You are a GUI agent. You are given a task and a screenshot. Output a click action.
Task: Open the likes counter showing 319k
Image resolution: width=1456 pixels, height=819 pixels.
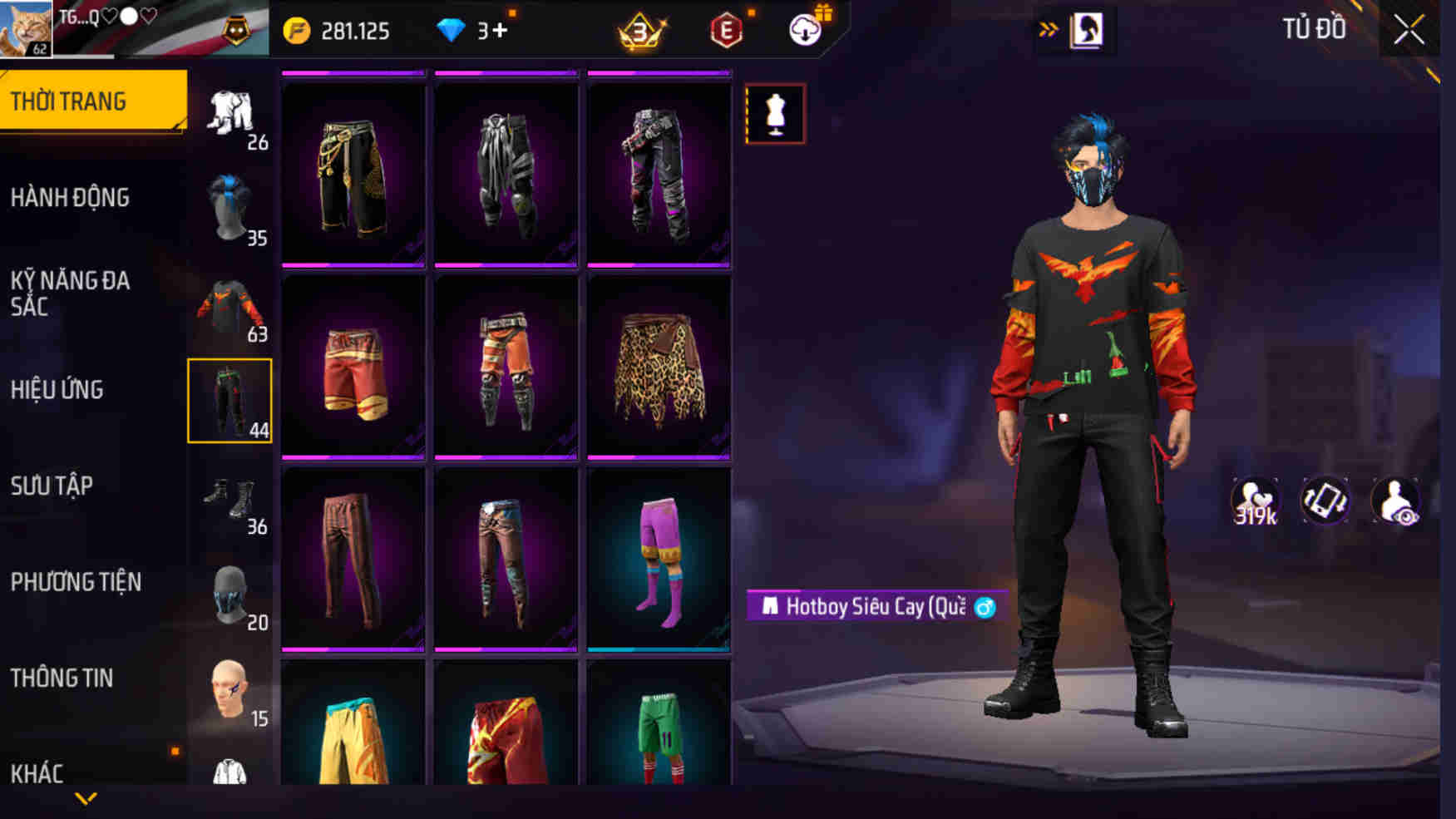pyautogui.click(x=1256, y=500)
